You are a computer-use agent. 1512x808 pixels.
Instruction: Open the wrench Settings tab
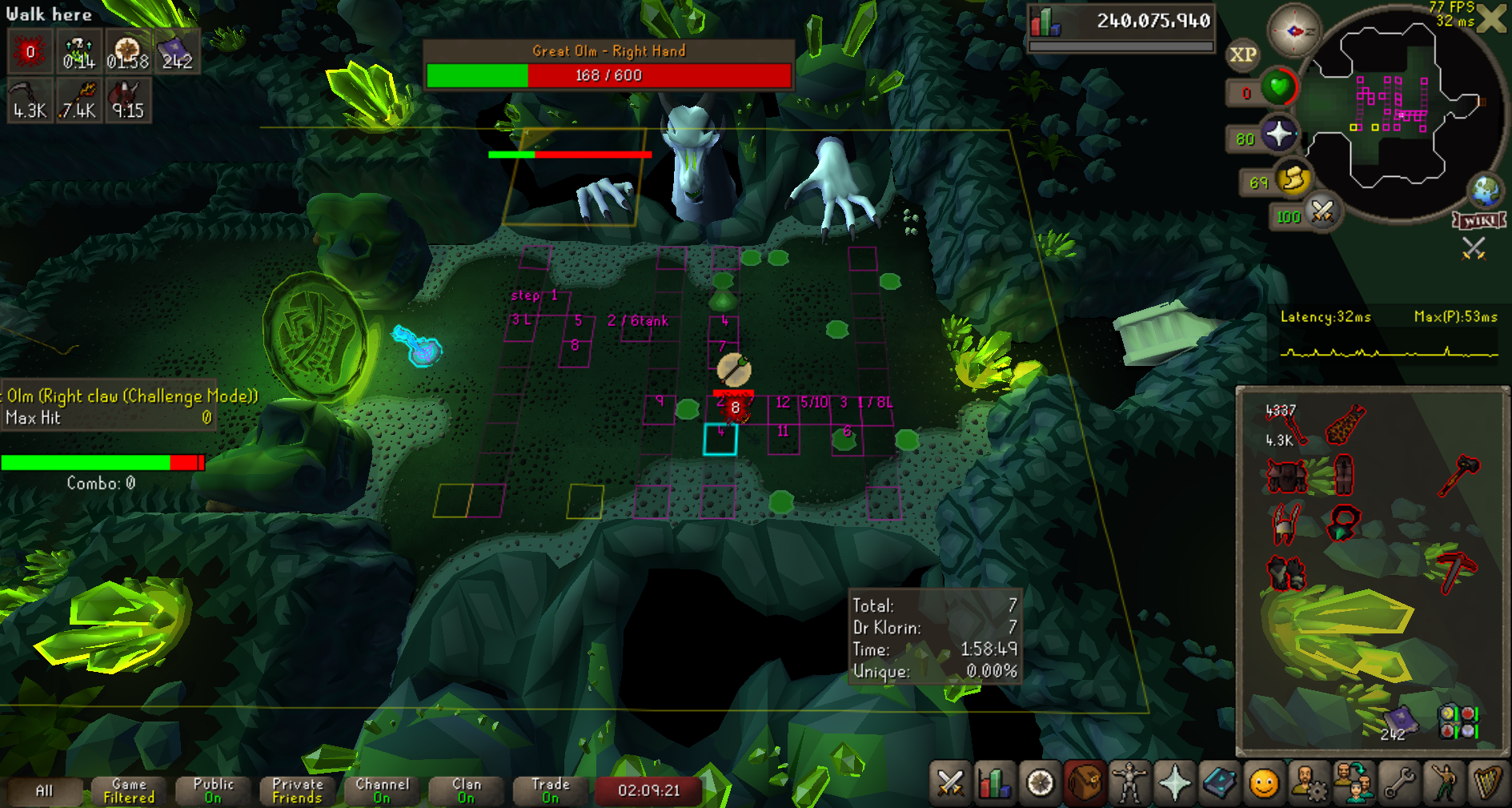(x=1399, y=782)
